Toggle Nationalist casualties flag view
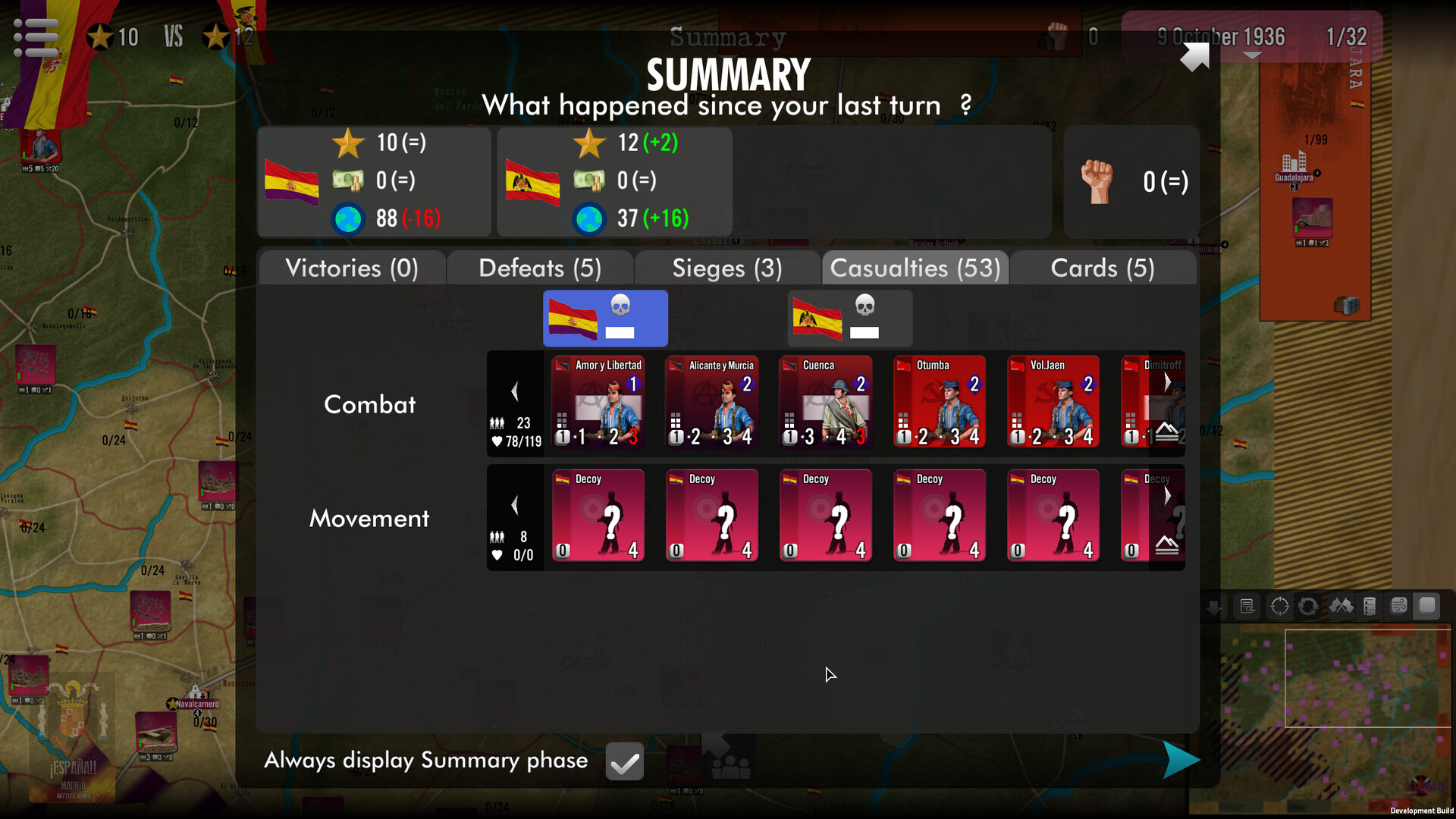Screen dimensions: 1456x819 (x=849, y=318)
